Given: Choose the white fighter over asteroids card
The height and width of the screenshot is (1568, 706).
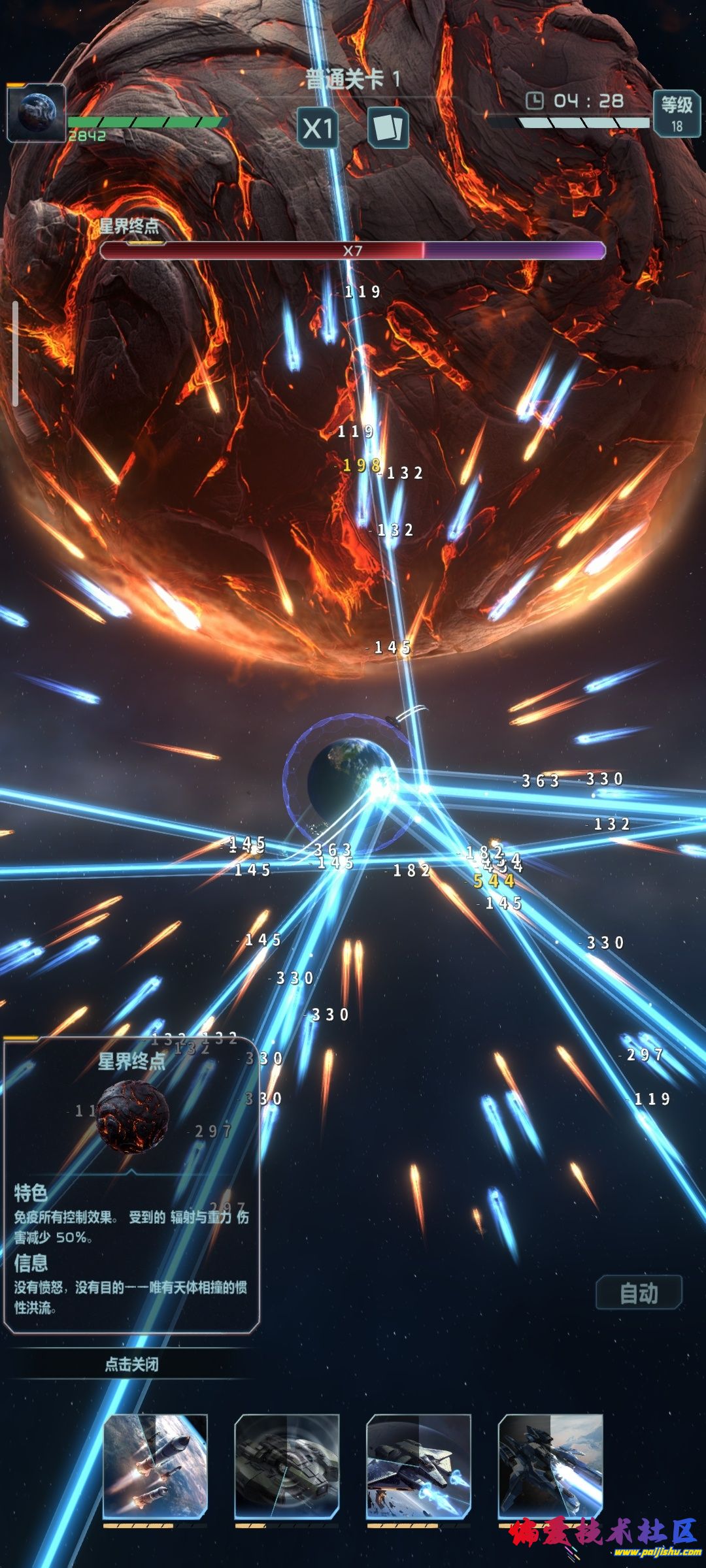Looking at the screenshot, I should click(x=418, y=1465).
